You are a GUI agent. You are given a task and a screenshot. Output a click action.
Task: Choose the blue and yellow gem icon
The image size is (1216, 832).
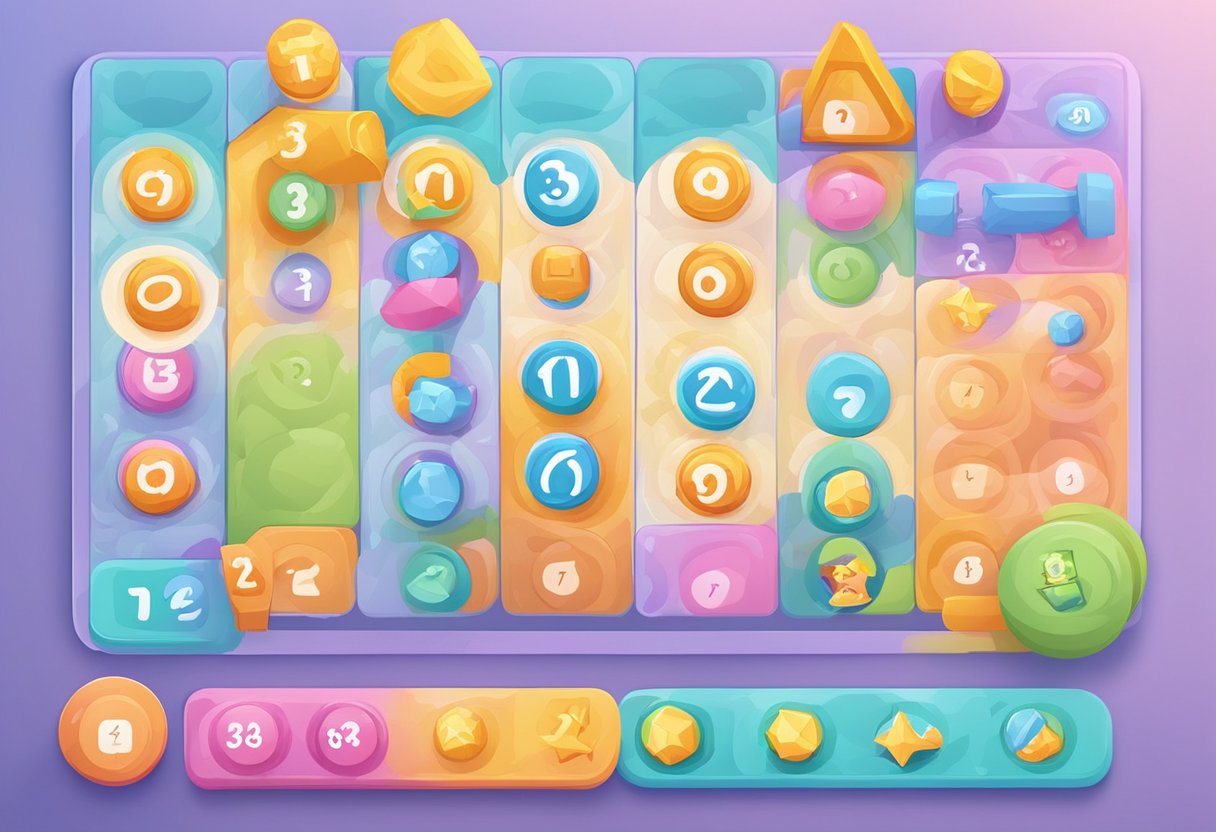click(1032, 735)
